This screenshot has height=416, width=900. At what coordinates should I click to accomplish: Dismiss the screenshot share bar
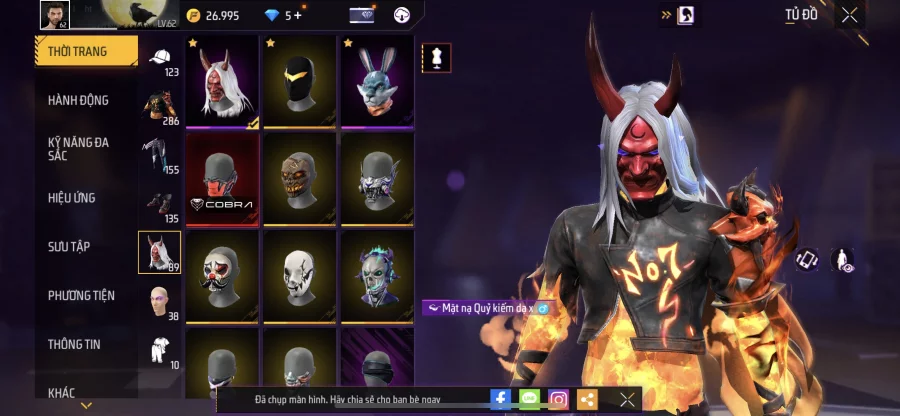click(627, 399)
